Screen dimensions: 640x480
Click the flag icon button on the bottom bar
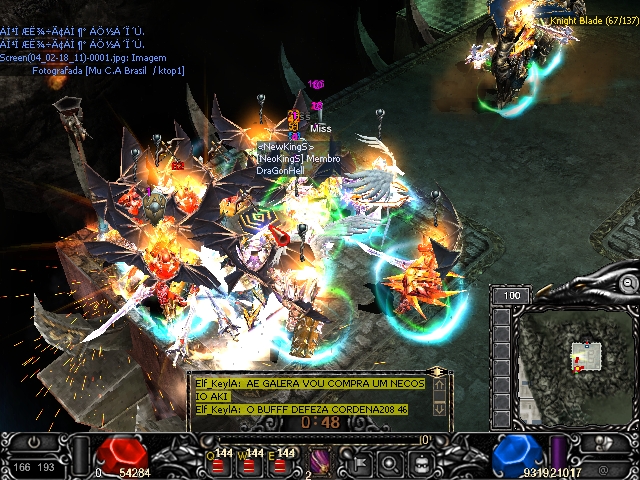pyautogui.click(x=357, y=462)
